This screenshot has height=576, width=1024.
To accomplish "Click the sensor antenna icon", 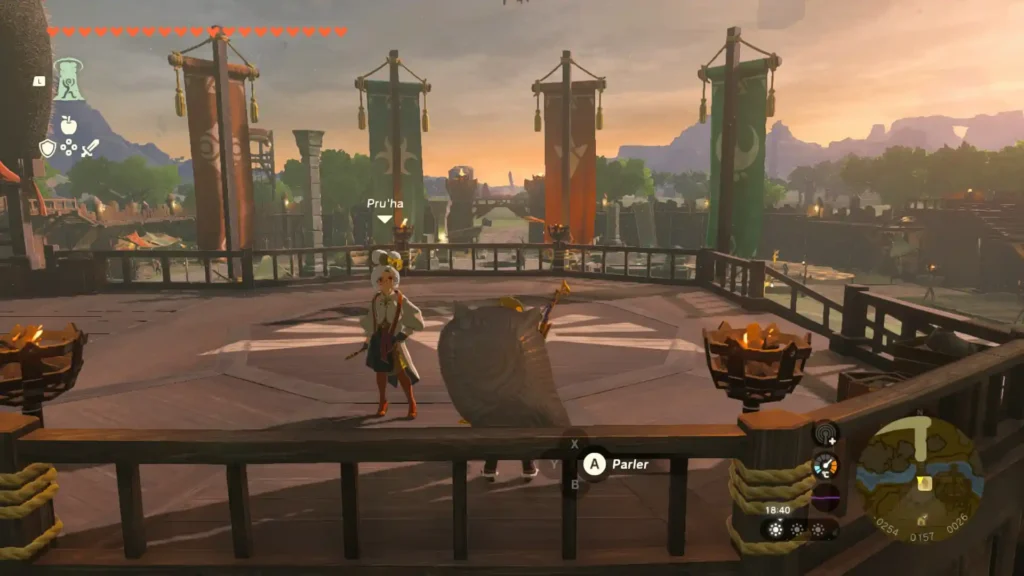I will click(825, 433).
